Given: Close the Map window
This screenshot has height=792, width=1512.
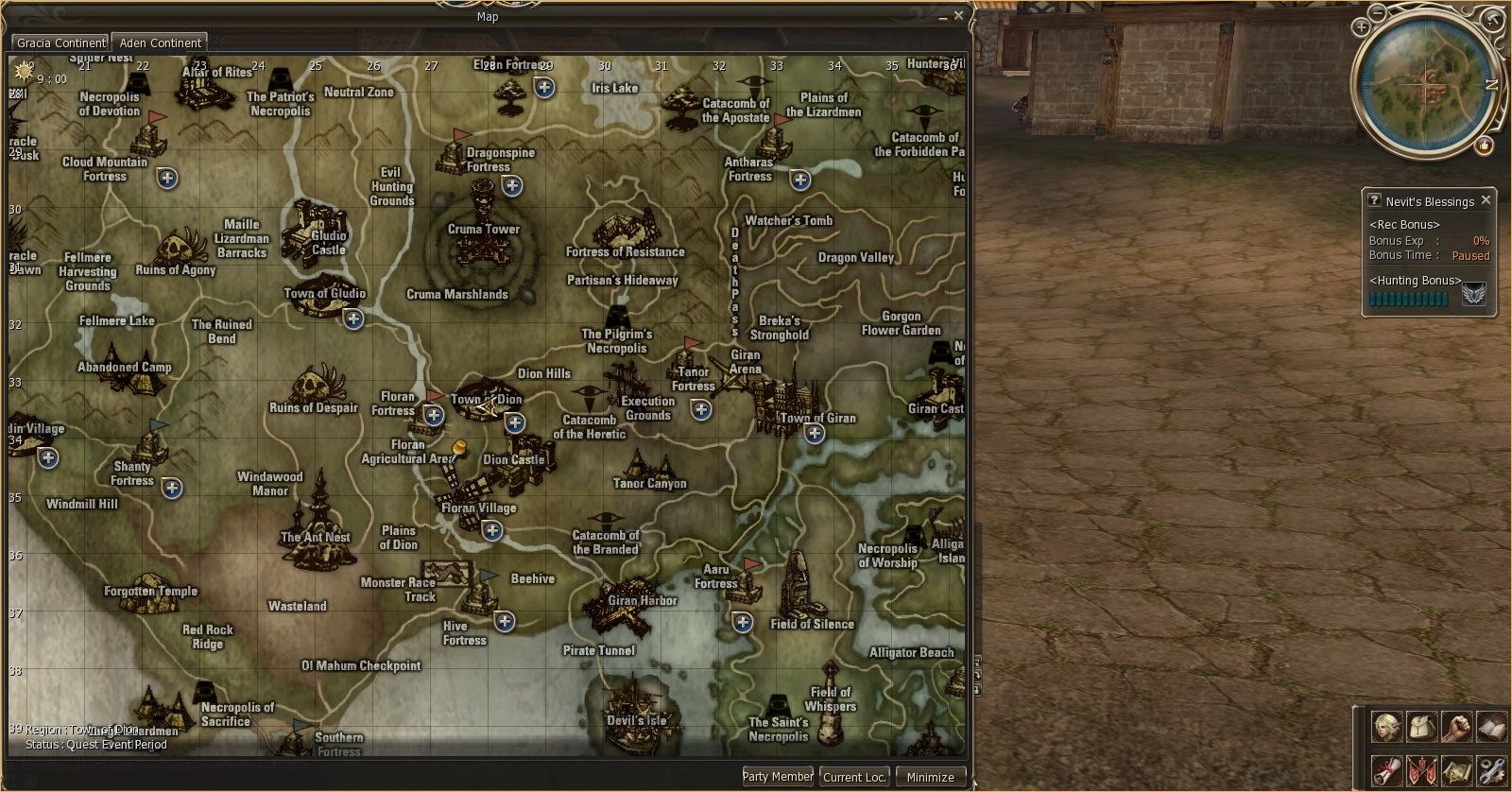Looking at the screenshot, I should point(959,16).
